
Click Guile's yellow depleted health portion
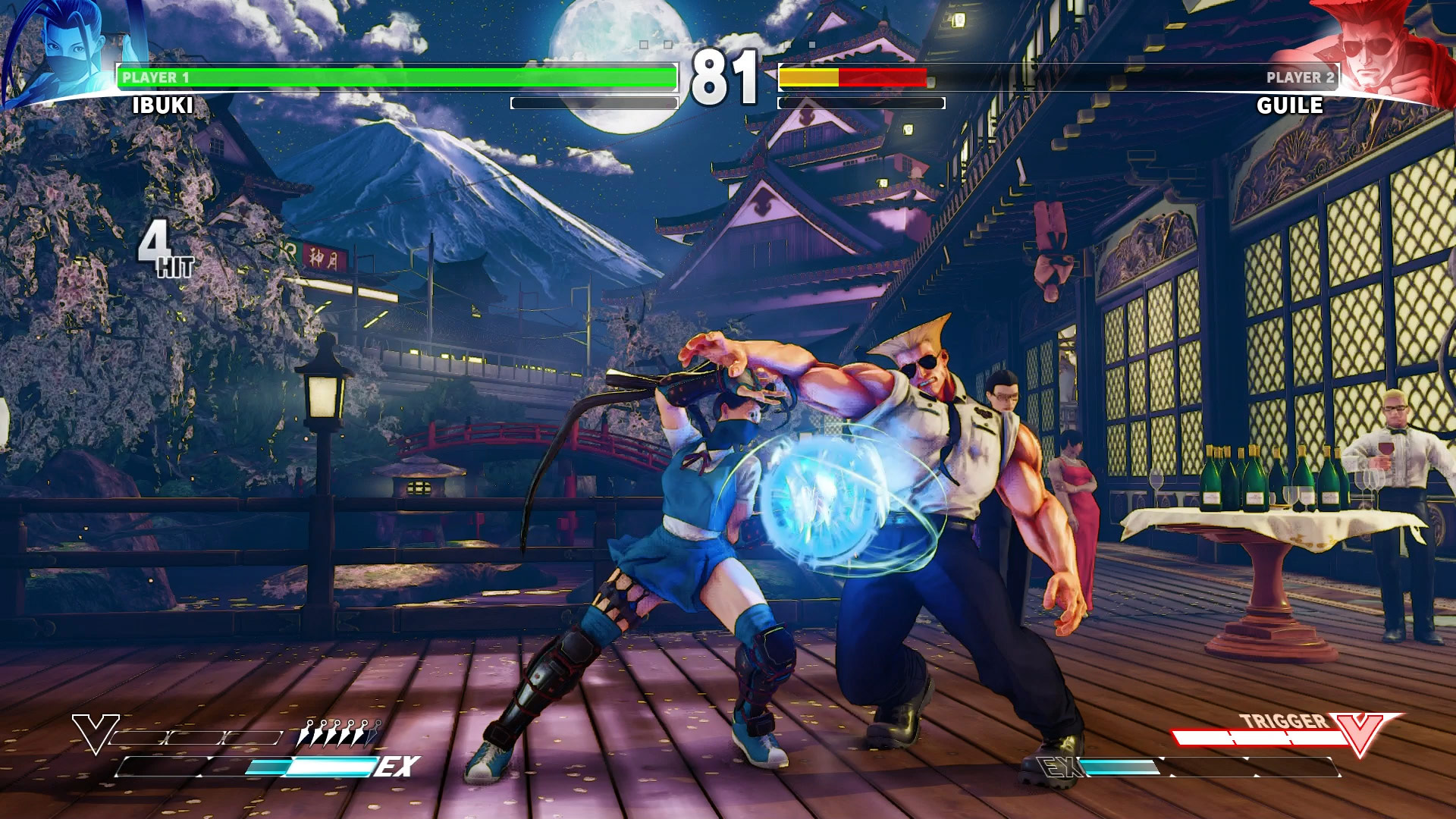810,76
